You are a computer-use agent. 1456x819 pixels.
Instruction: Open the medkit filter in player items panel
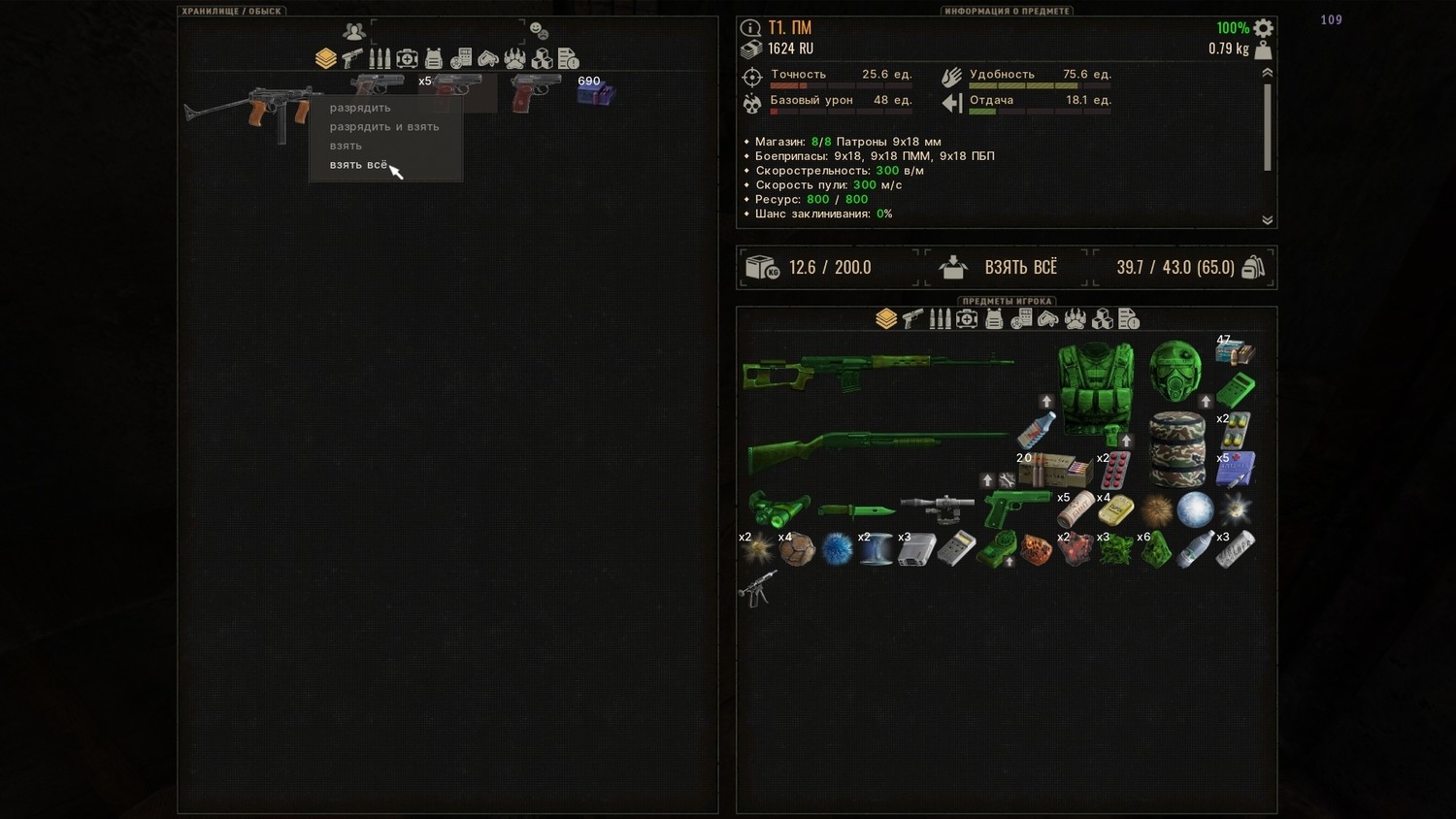point(967,319)
